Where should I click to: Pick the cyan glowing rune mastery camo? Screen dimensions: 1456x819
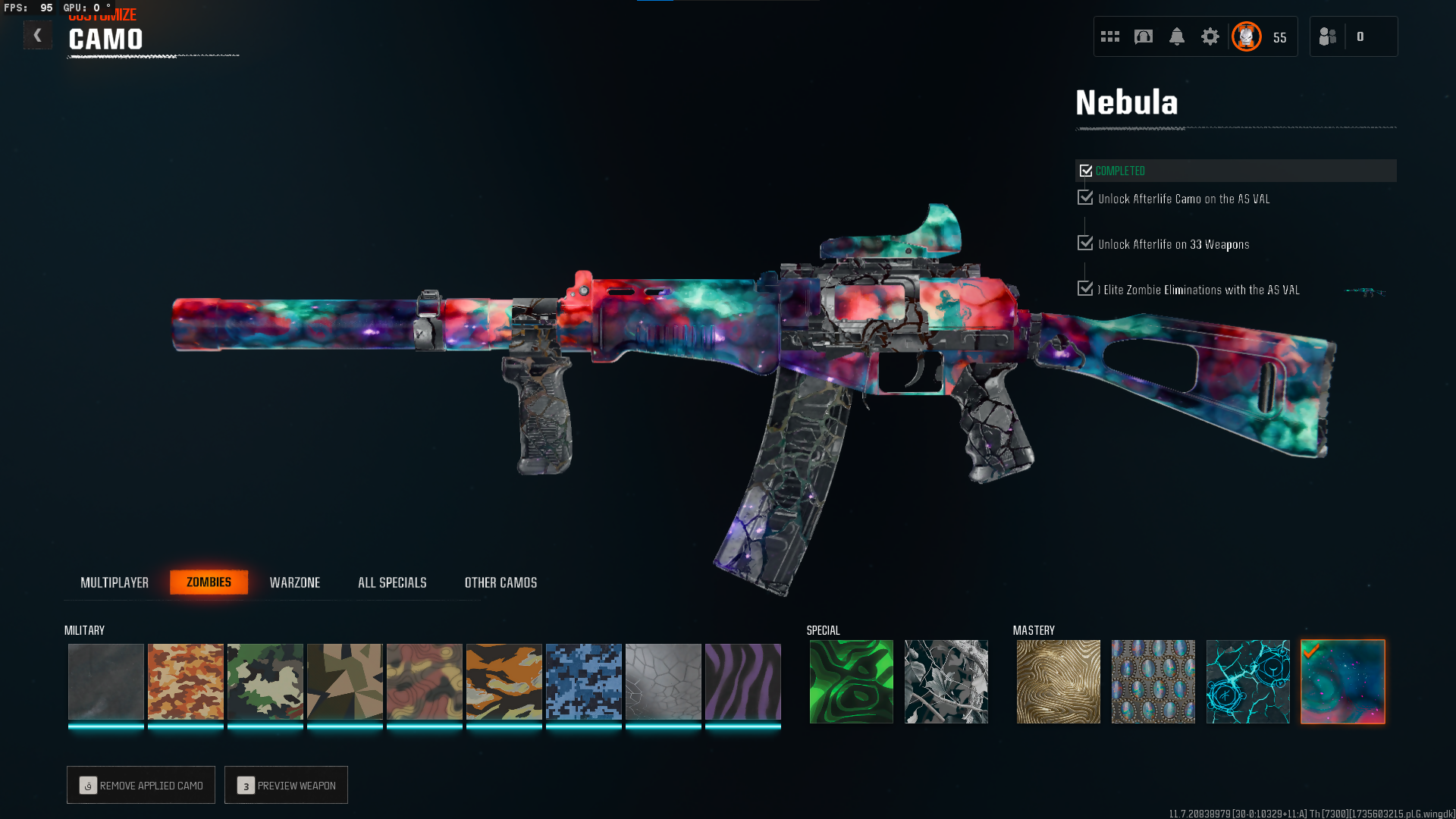1248,682
